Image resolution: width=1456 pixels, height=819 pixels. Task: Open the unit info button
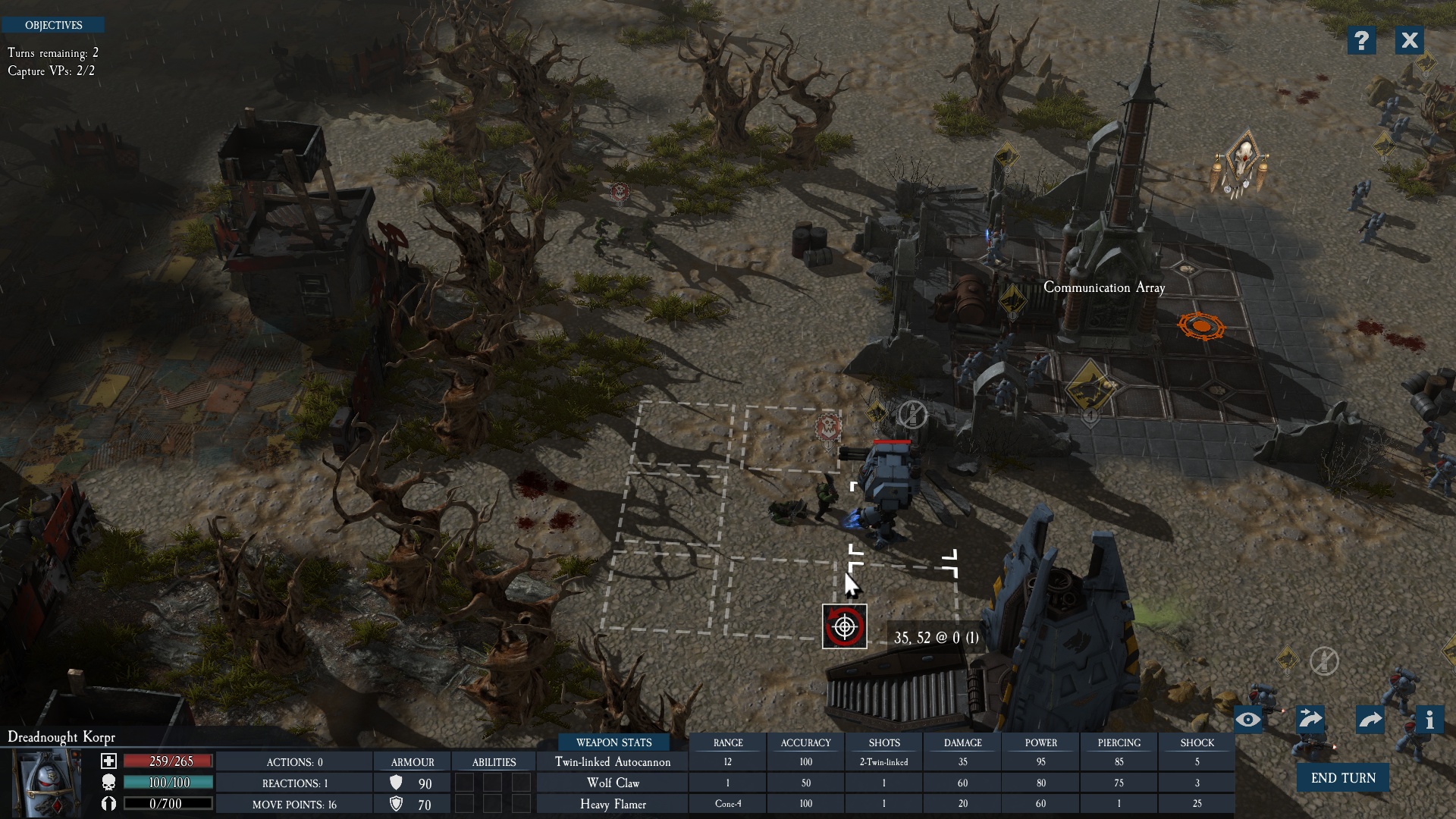1429,720
